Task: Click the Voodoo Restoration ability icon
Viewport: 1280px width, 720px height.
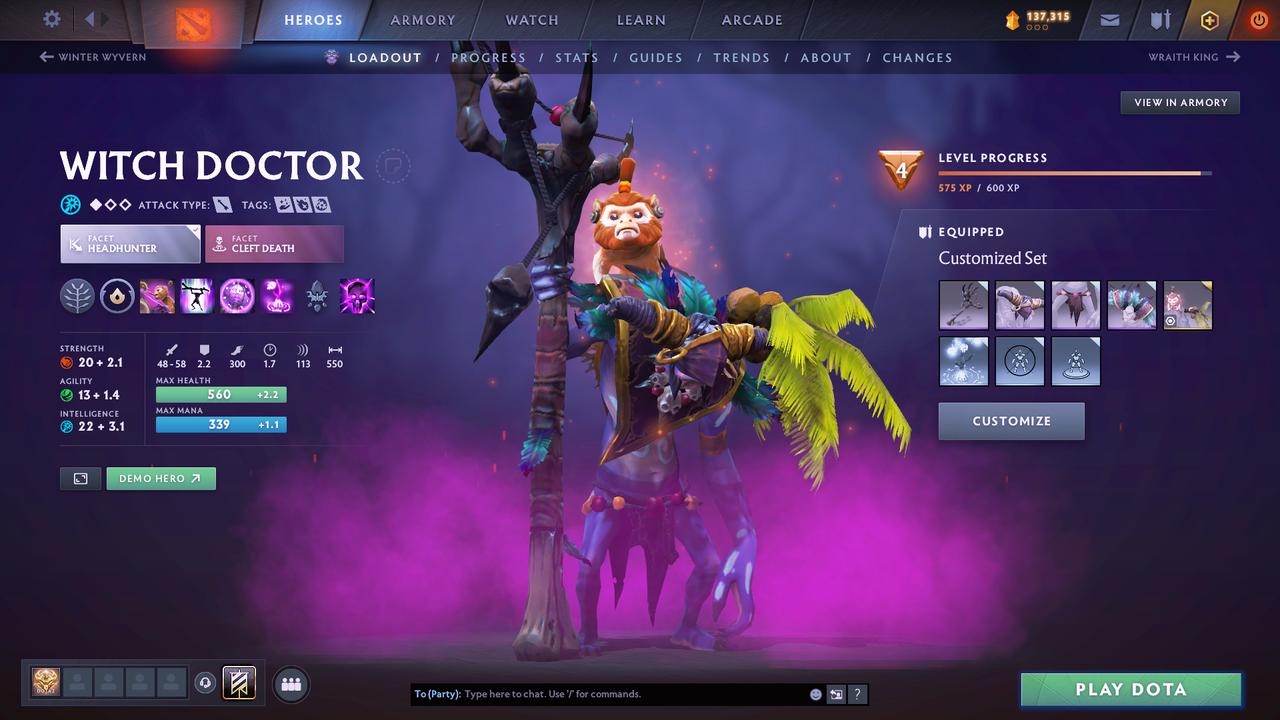Action: [x=197, y=295]
